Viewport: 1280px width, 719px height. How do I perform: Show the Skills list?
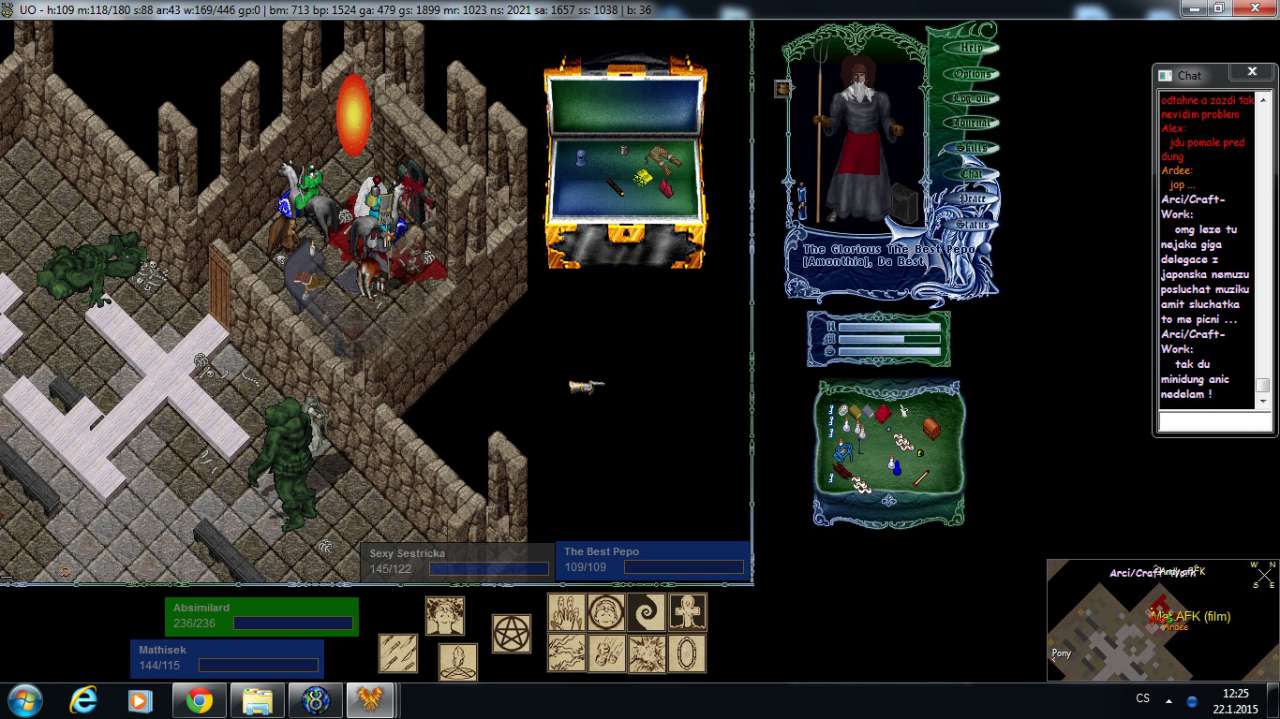(x=971, y=148)
